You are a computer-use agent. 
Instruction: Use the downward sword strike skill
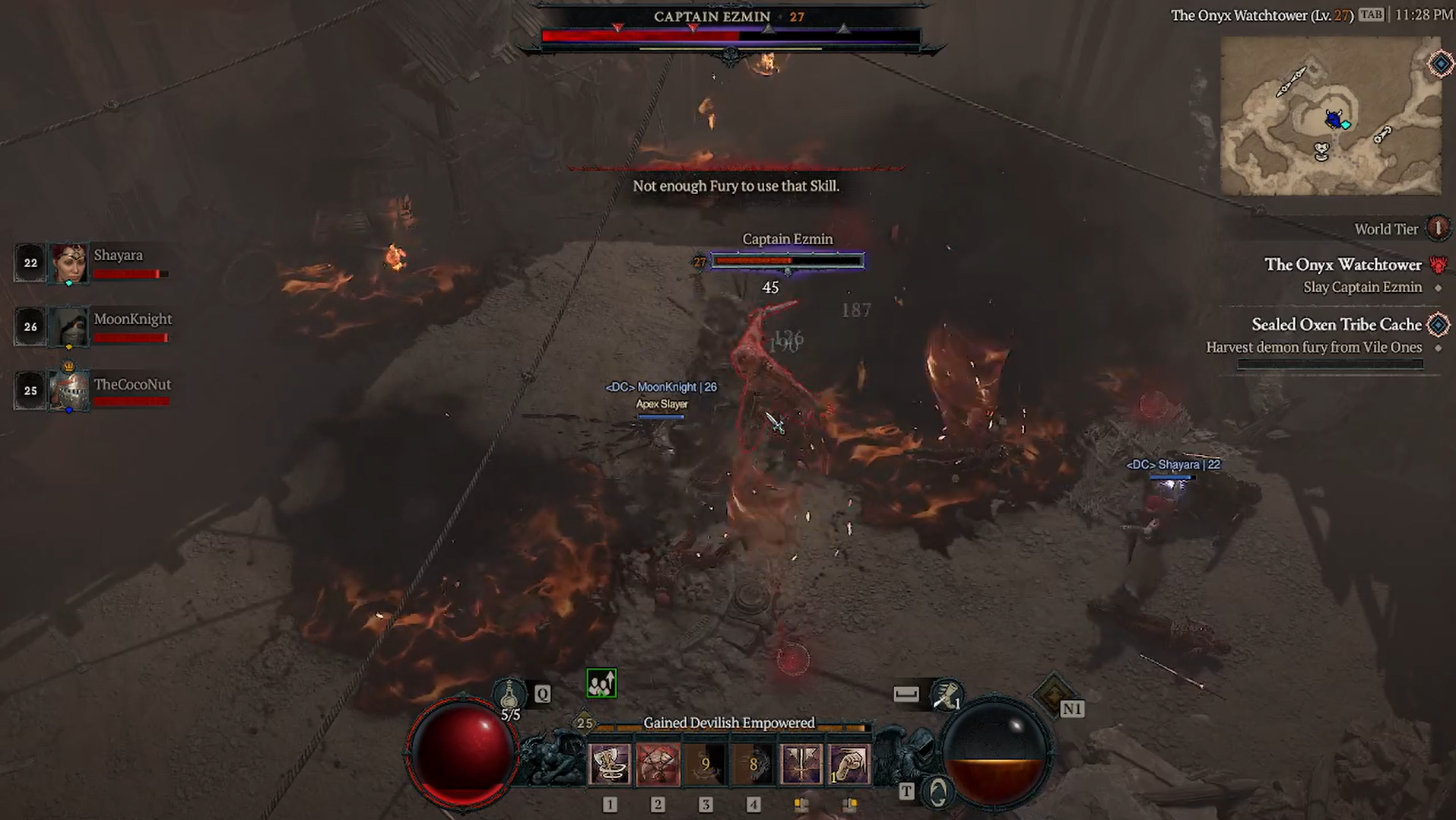(x=801, y=764)
